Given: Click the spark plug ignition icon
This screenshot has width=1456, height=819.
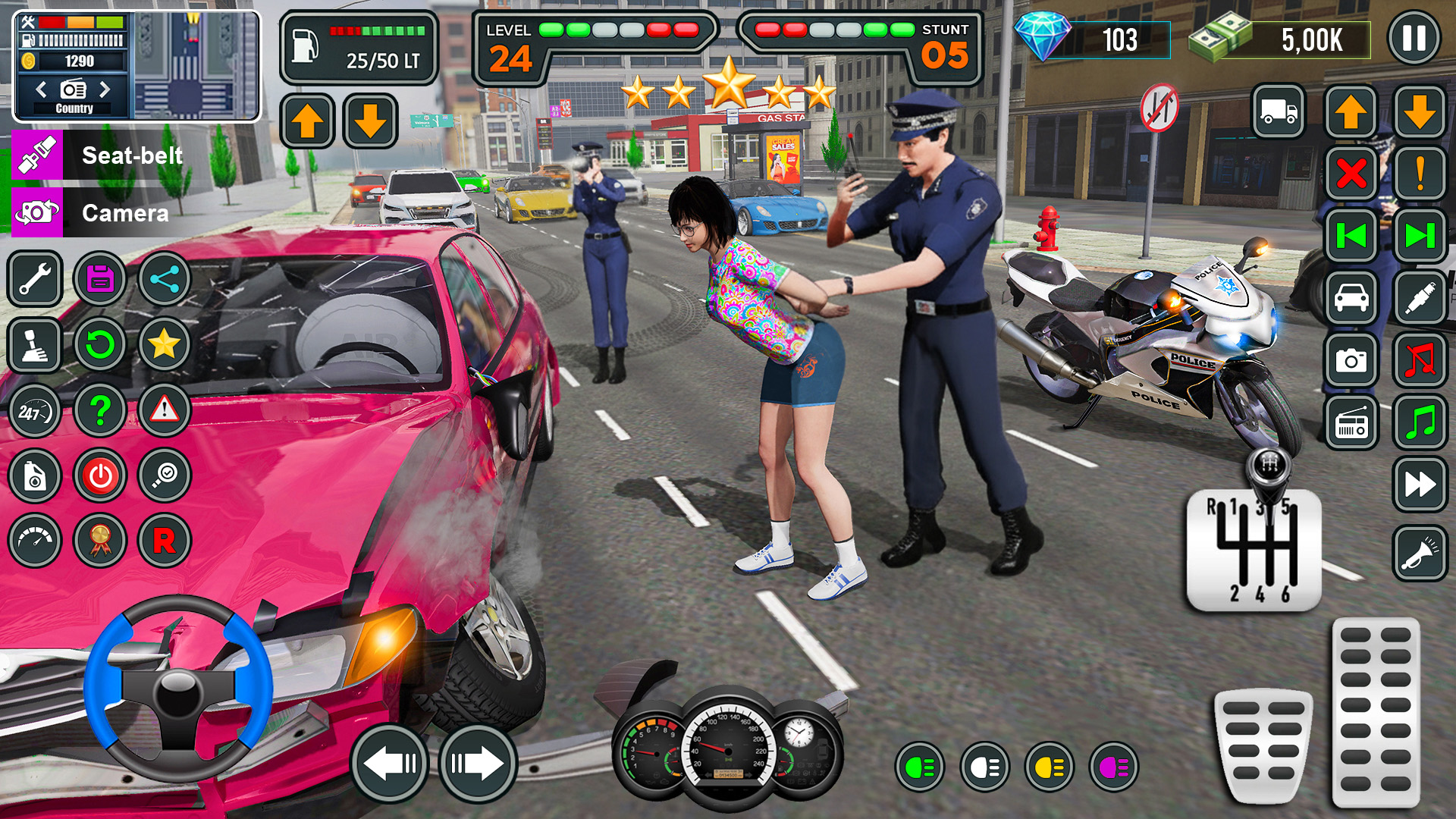Looking at the screenshot, I should (x=1420, y=298).
